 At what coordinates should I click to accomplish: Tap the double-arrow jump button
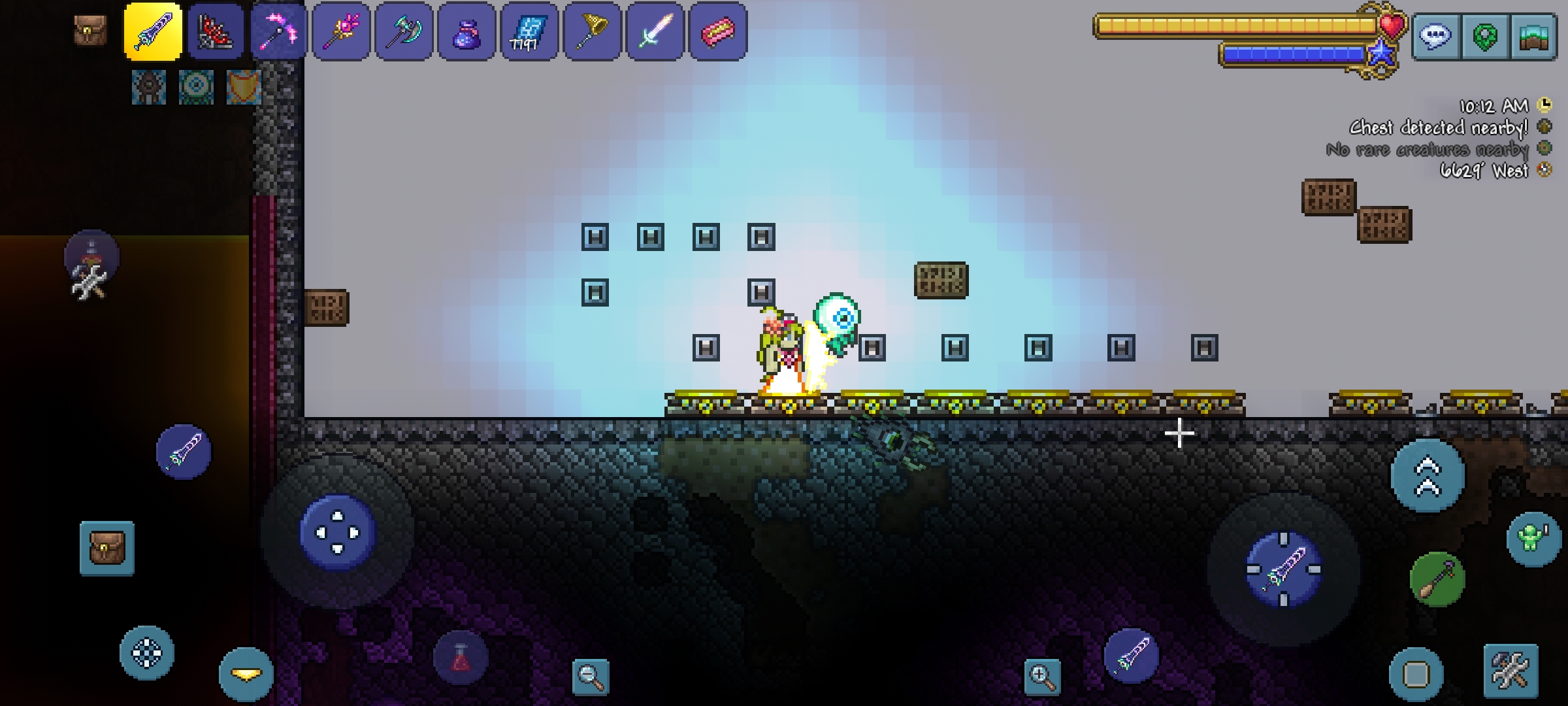[x=1428, y=476]
